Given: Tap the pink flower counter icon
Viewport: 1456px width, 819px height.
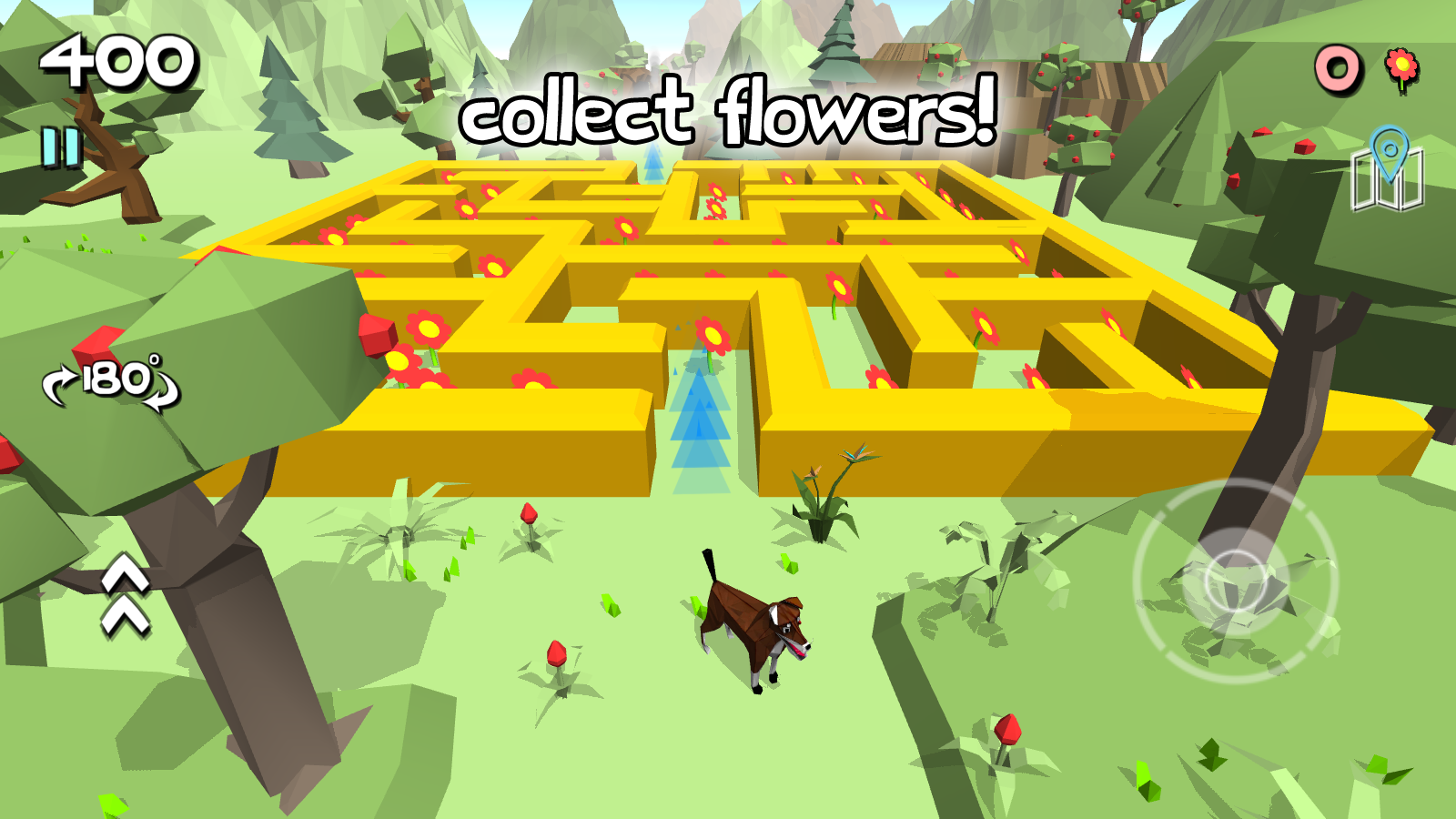Looking at the screenshot, I should (x=1401, y=66).
